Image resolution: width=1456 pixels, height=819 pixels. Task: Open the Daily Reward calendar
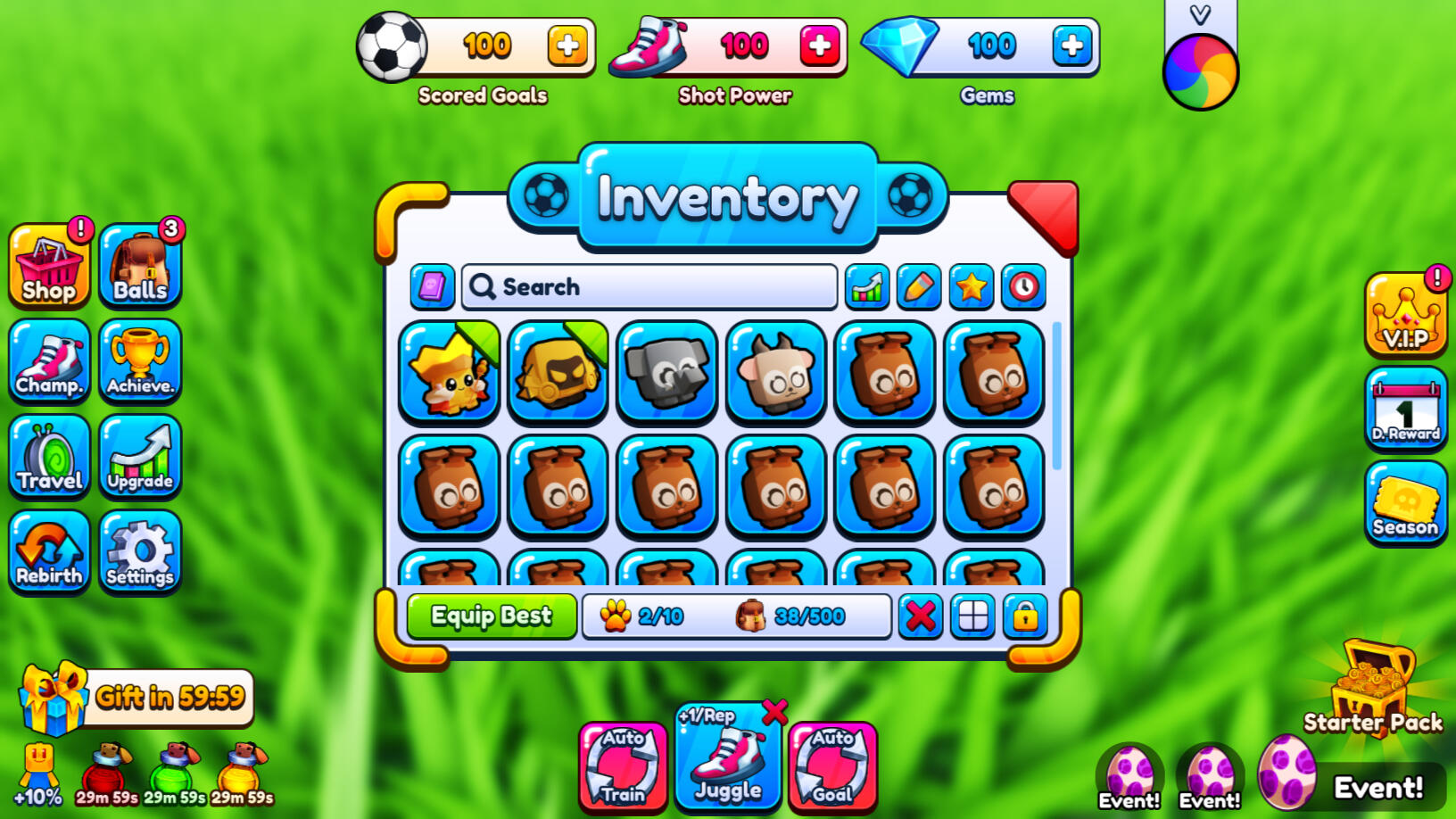(1405, 409)
